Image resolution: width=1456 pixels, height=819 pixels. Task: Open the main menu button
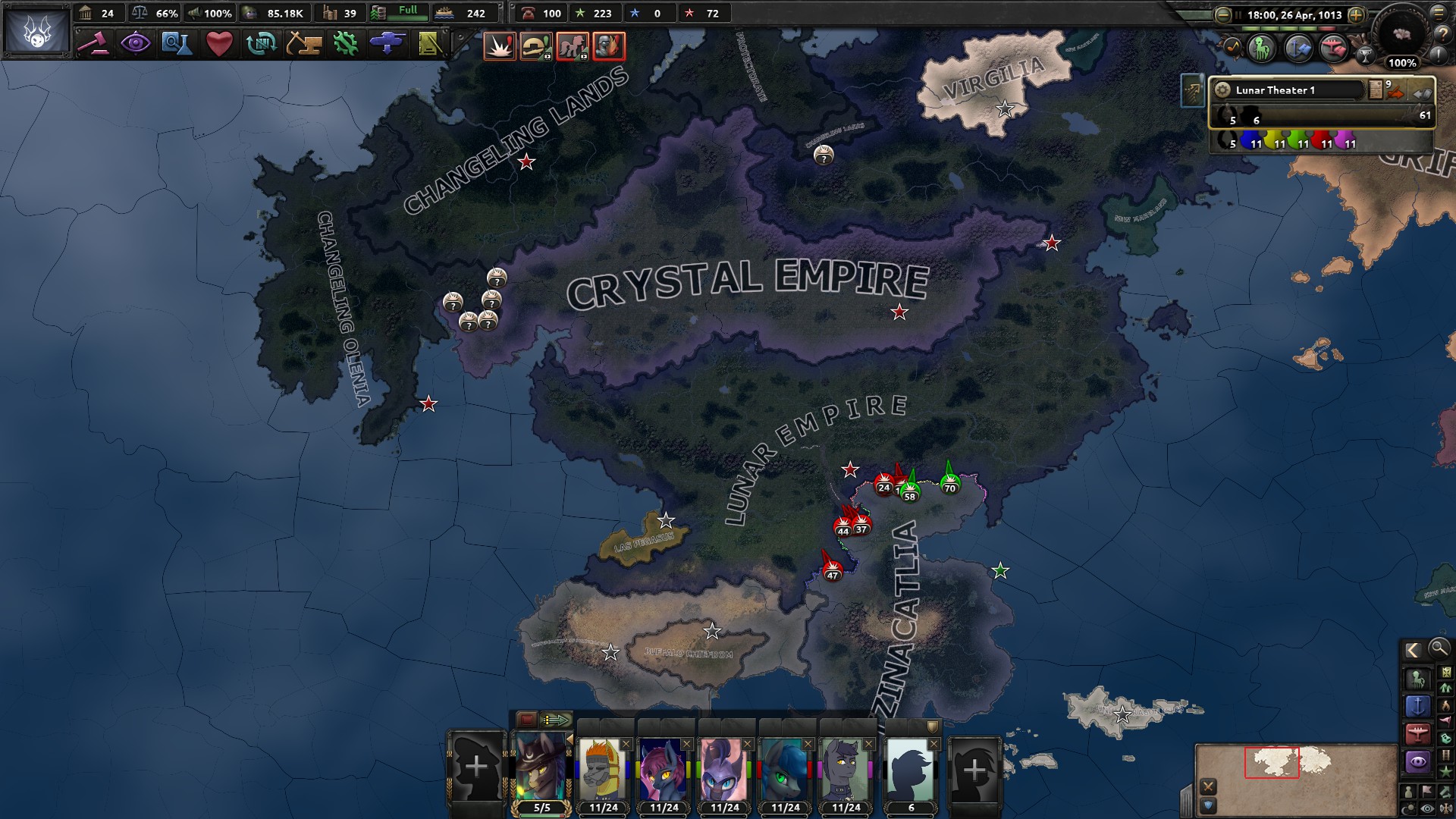click(1439, 12)
